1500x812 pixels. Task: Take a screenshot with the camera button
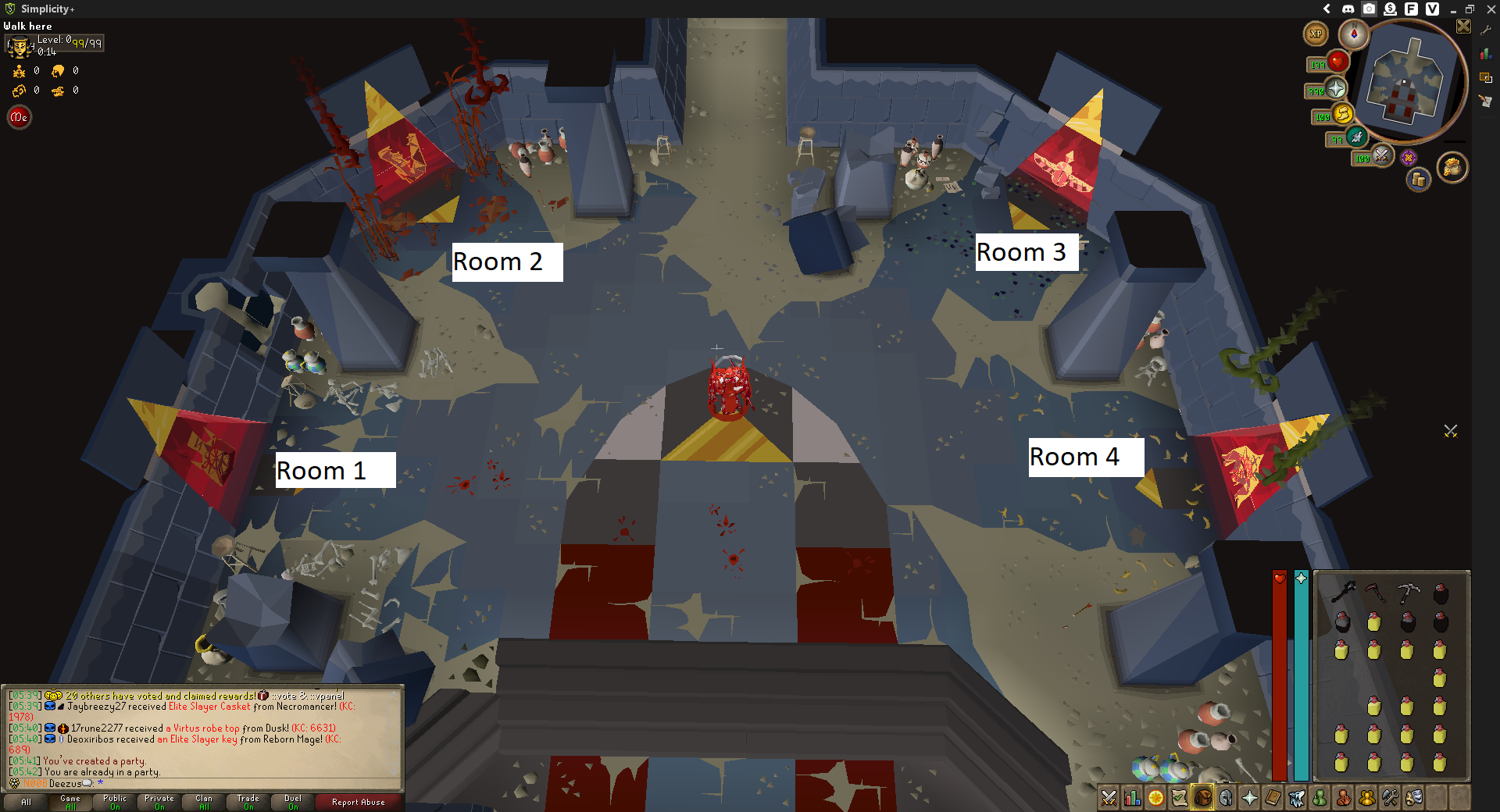(x=1369, y=9)
